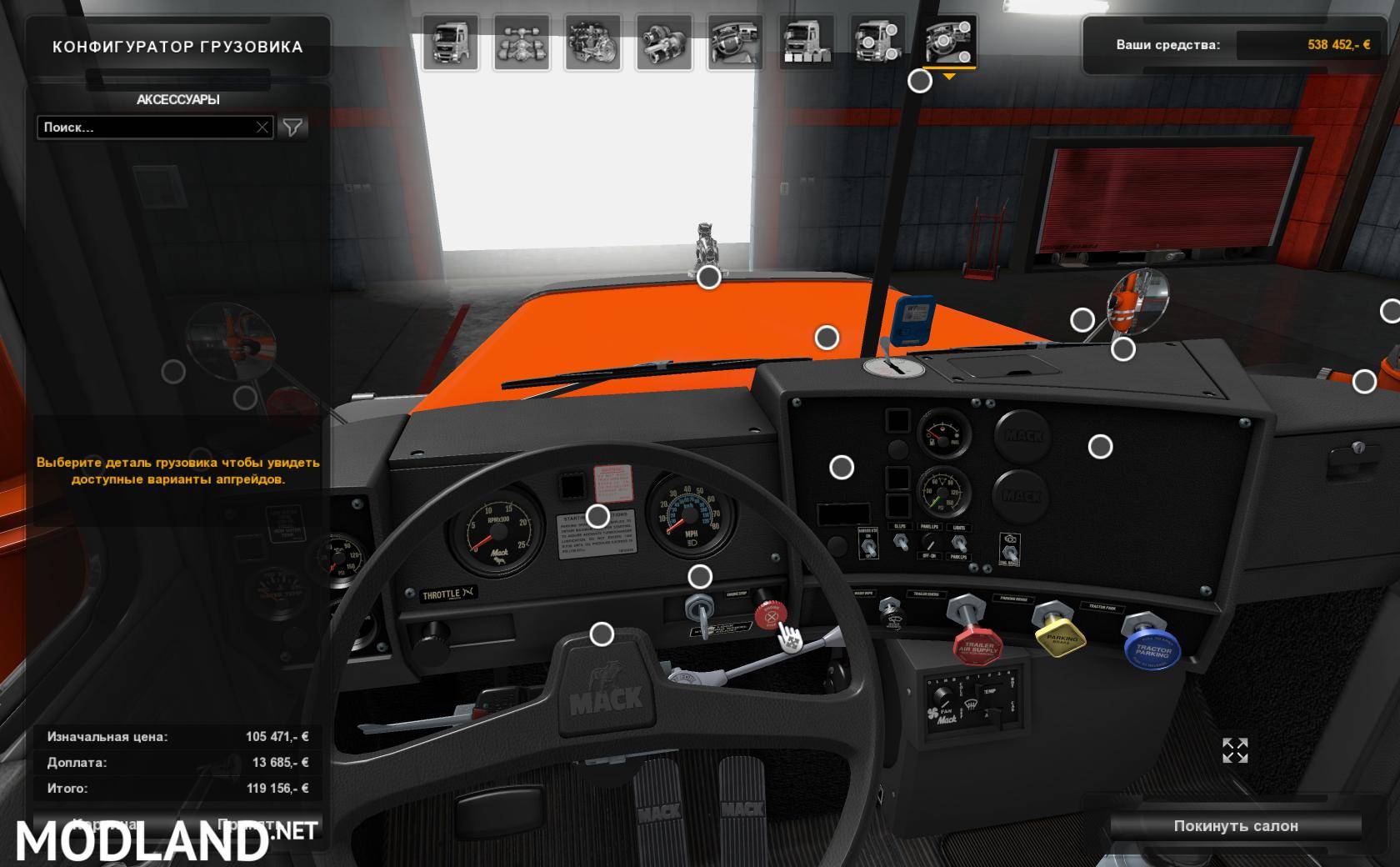Open the accessory filter funnel

[292, 128]
